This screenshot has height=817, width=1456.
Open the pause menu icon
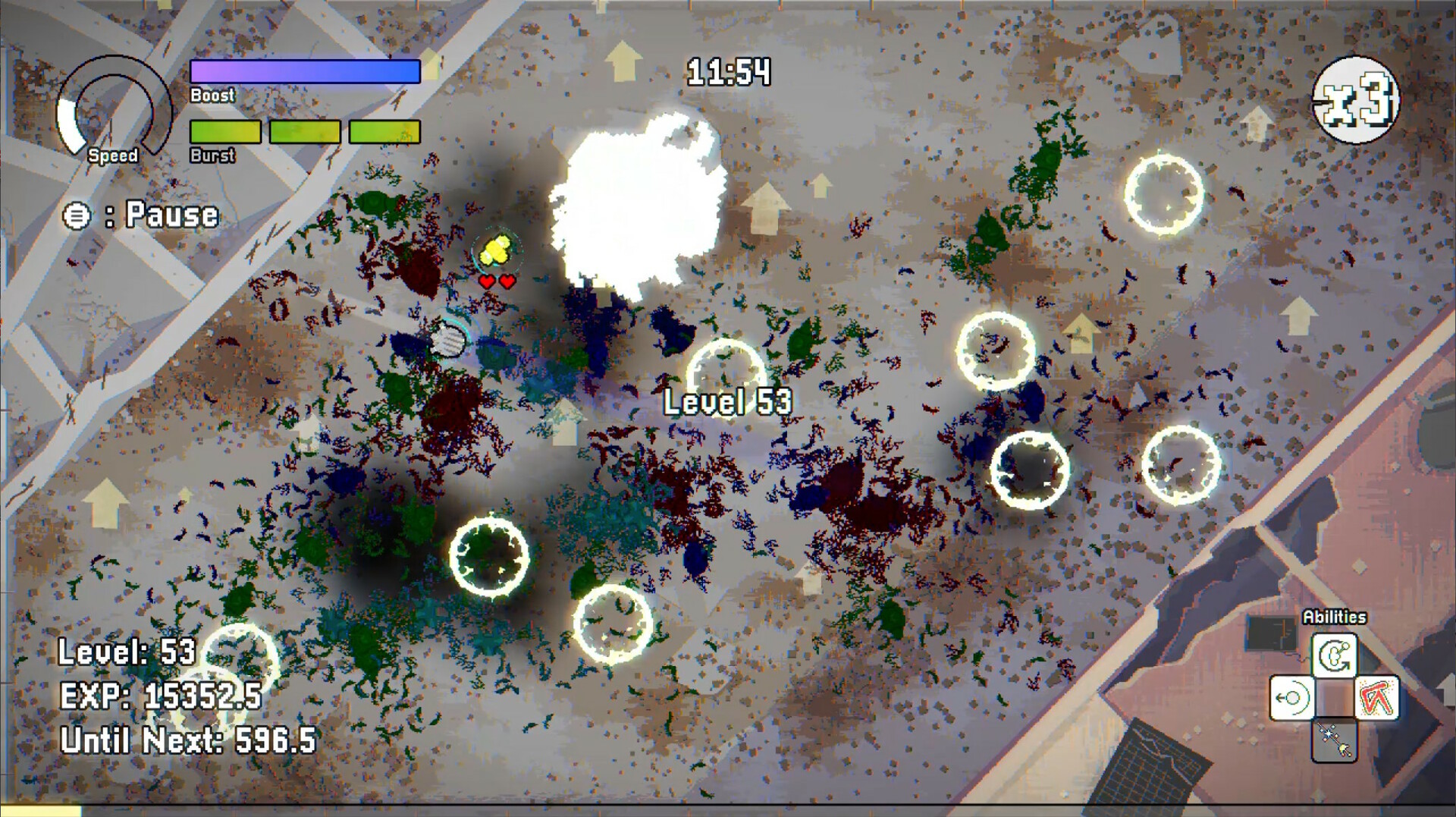[x=77, y=216]
